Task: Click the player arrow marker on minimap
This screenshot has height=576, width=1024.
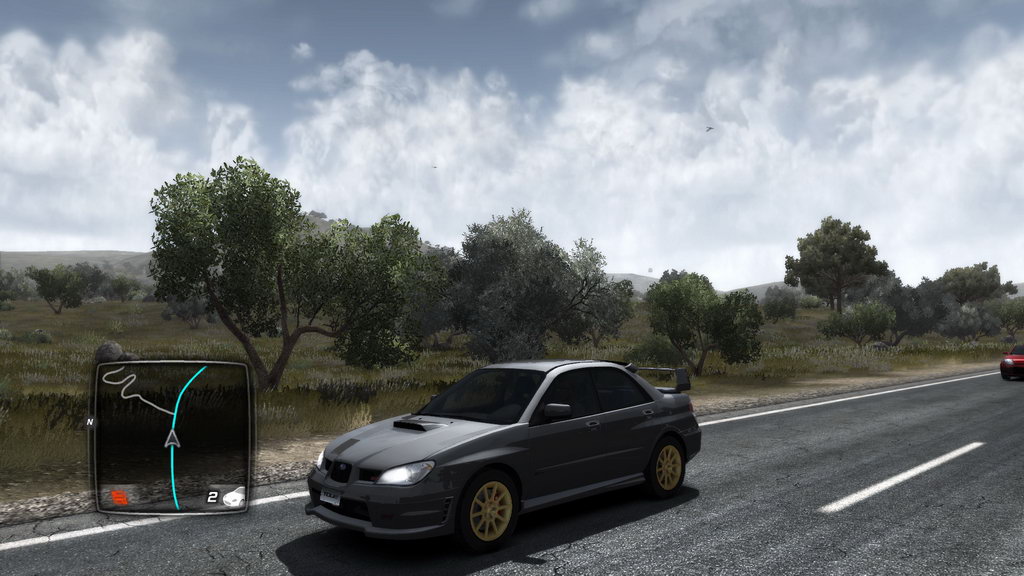Action: tap(172, 438)
